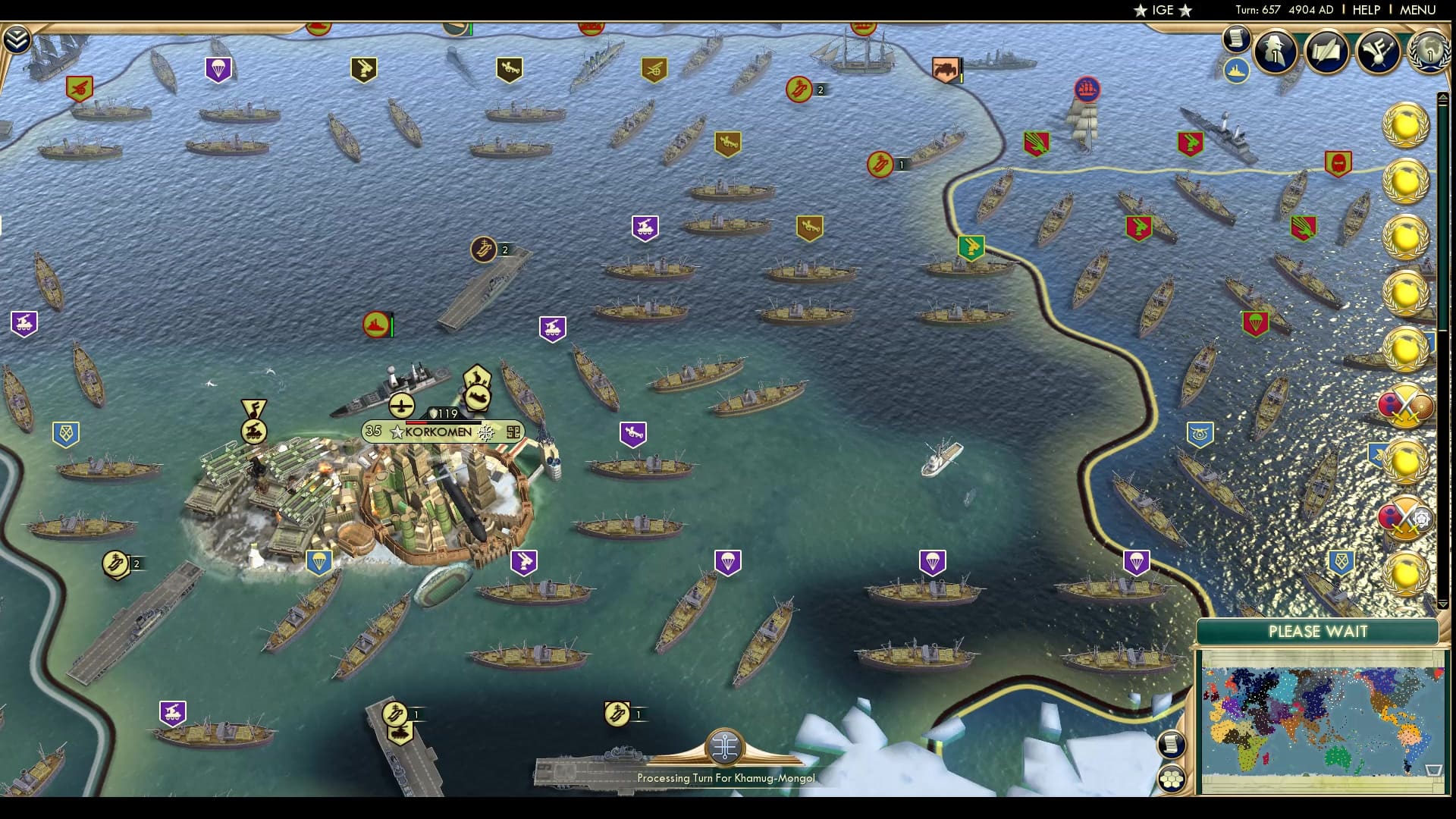Viewport: 1456px width, 819px height.
Task: Toggle the snowflake icon on Korkomen's banner
Action: pos(486,434)
